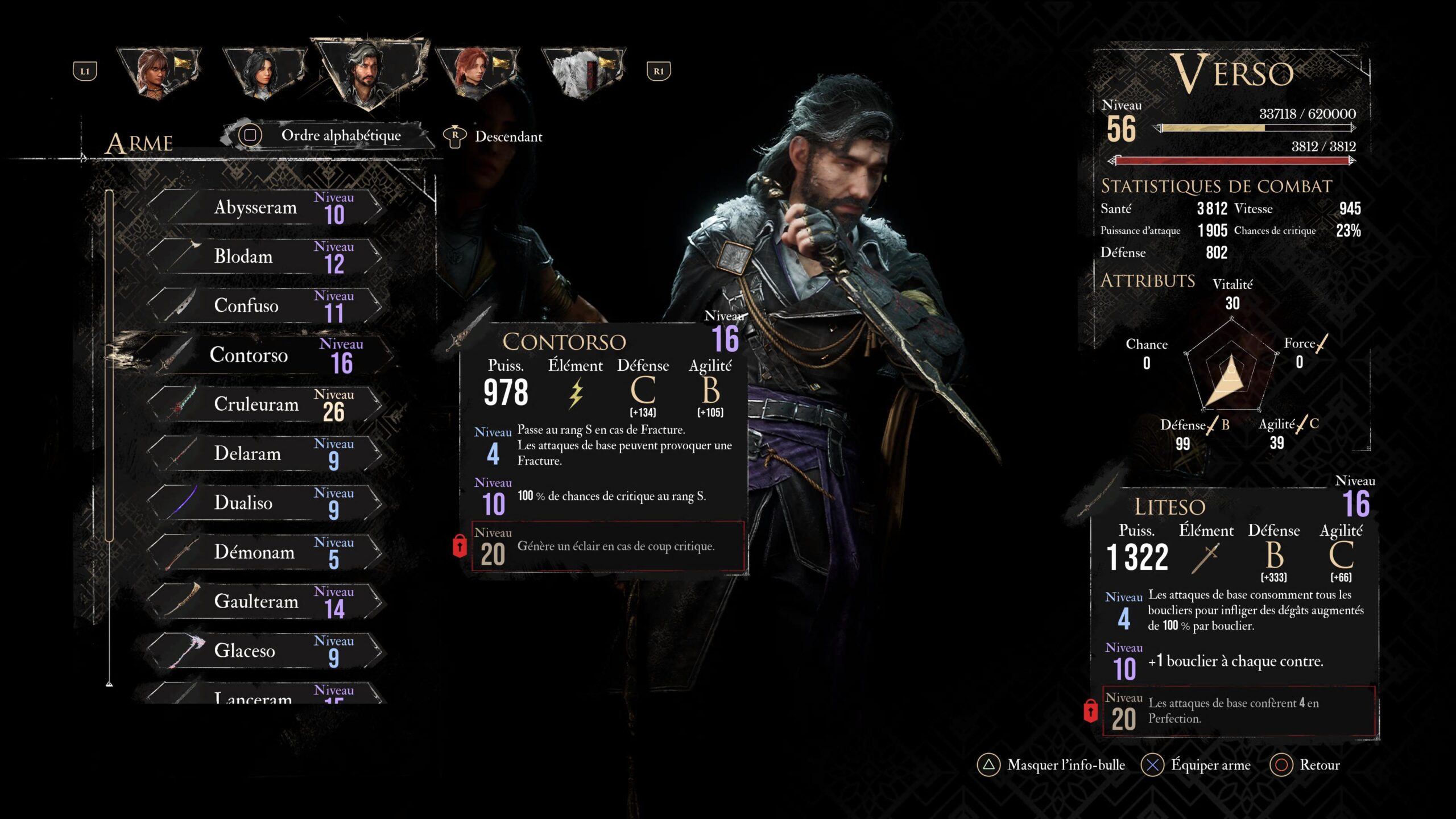Go back with Retour

pos(1305,765)
